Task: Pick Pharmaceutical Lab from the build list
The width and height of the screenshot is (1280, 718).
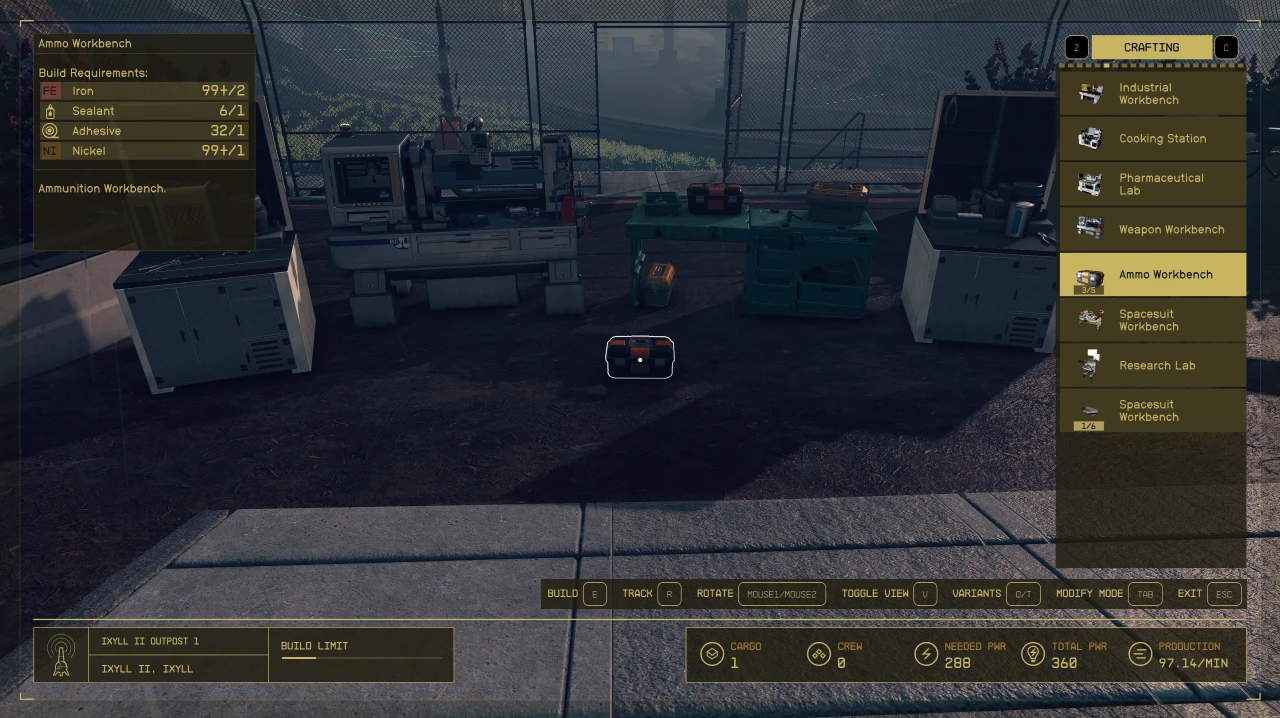Action: pyautogui.click(x=1152, y=184)
